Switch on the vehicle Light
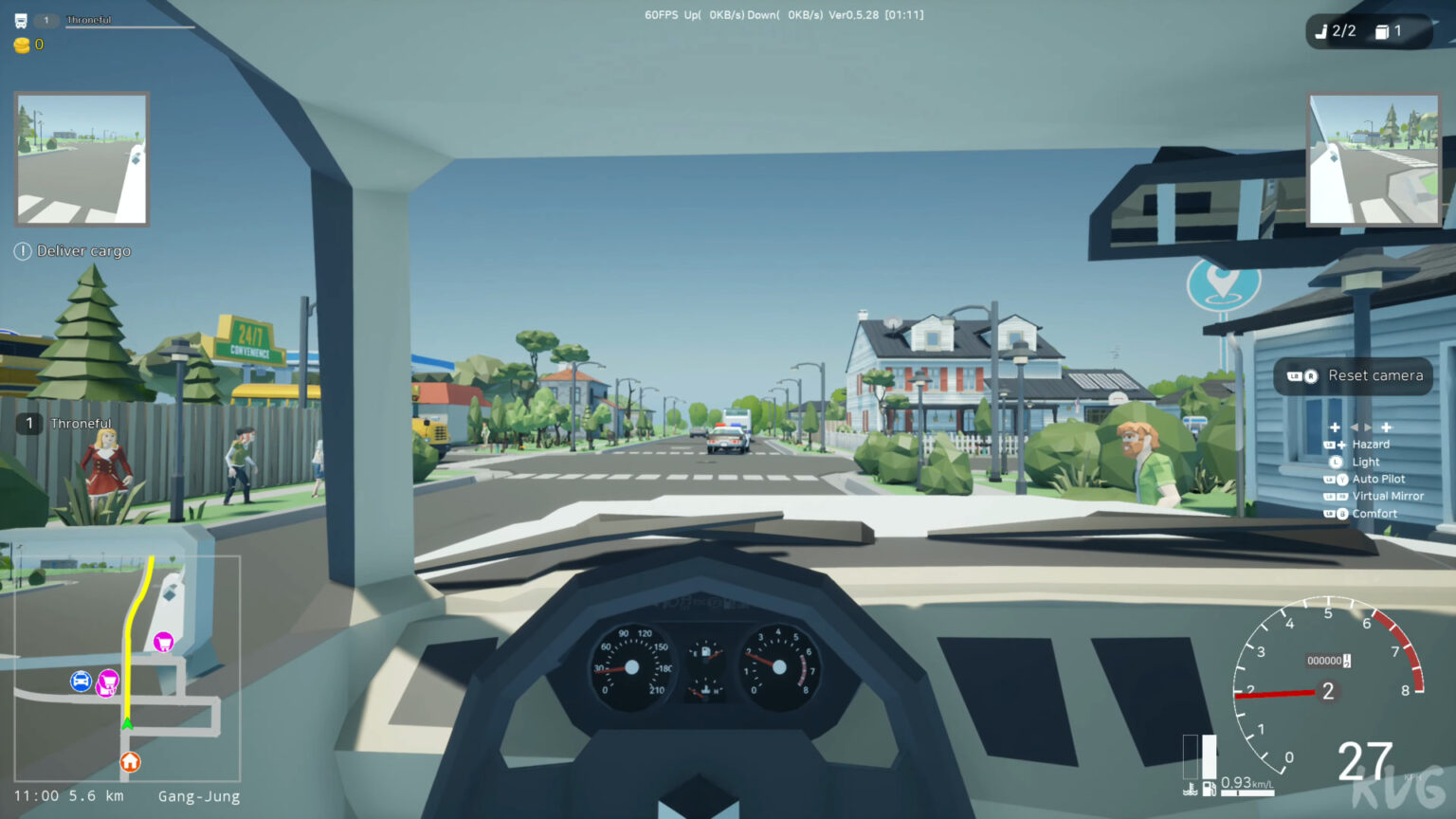 (1364, 462)
